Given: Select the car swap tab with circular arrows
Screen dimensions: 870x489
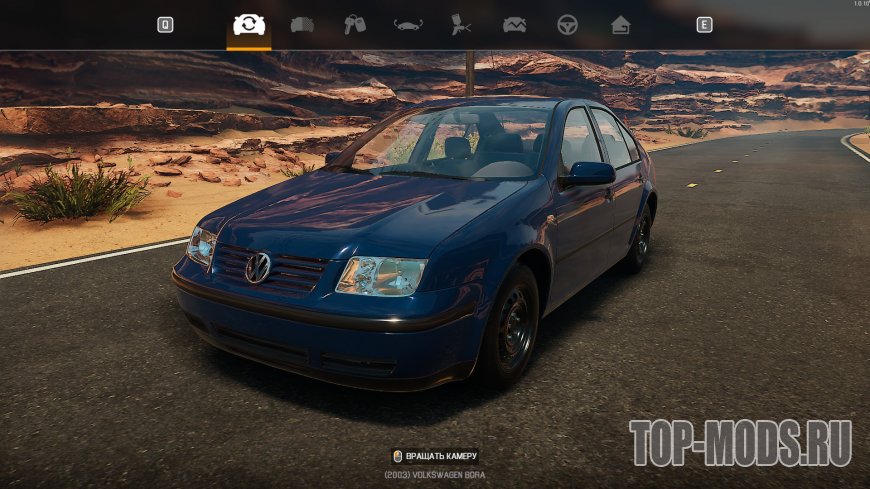Looking at the screenshot, I should point(248,25).
